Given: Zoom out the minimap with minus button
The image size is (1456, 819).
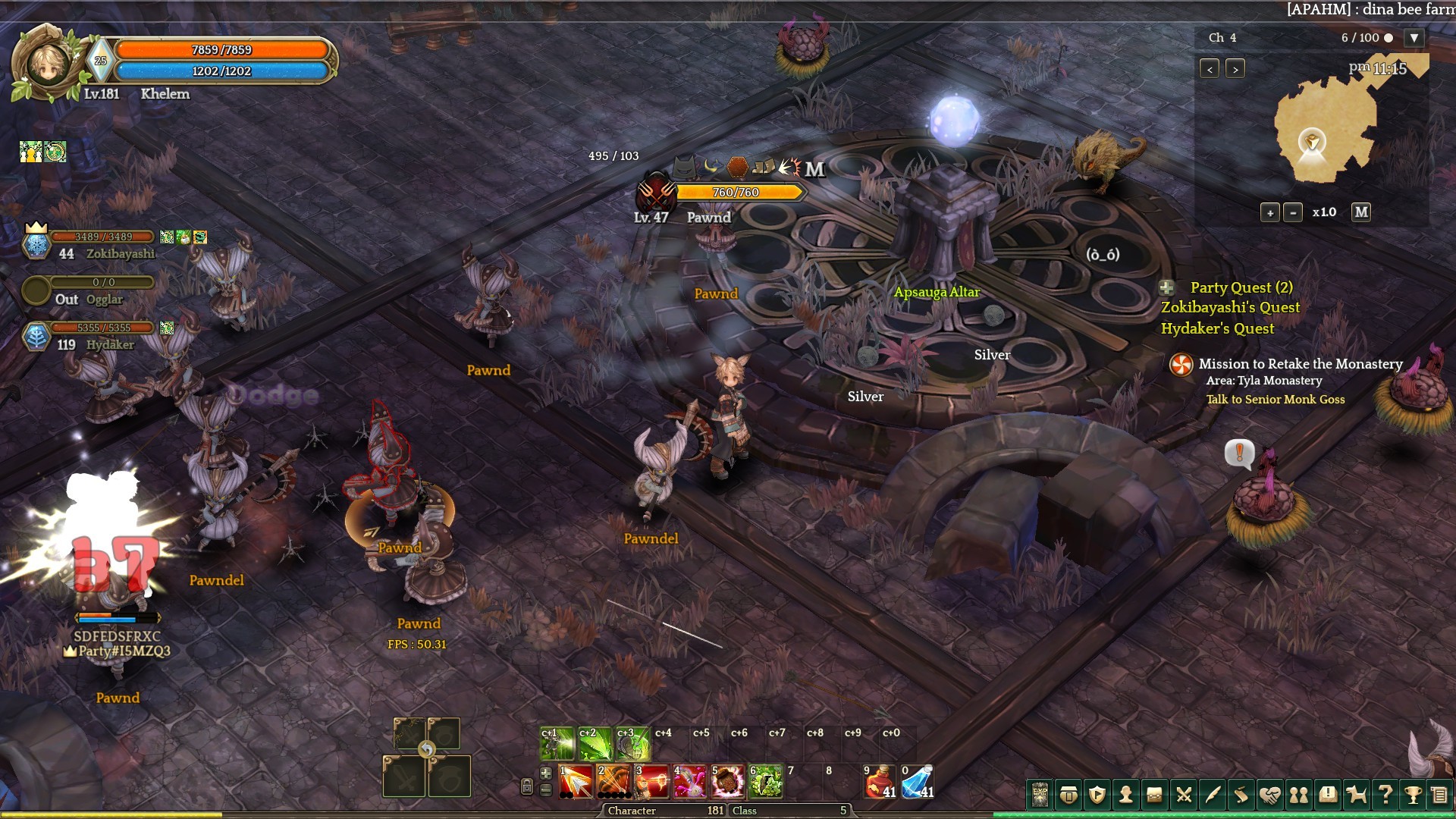Looking at the screenshot, I should [x=1293, y=213].
